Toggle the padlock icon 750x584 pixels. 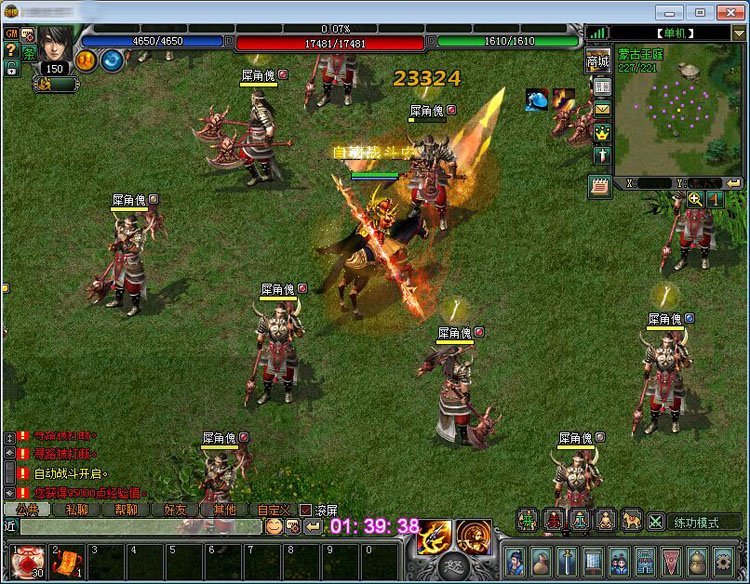11,68
